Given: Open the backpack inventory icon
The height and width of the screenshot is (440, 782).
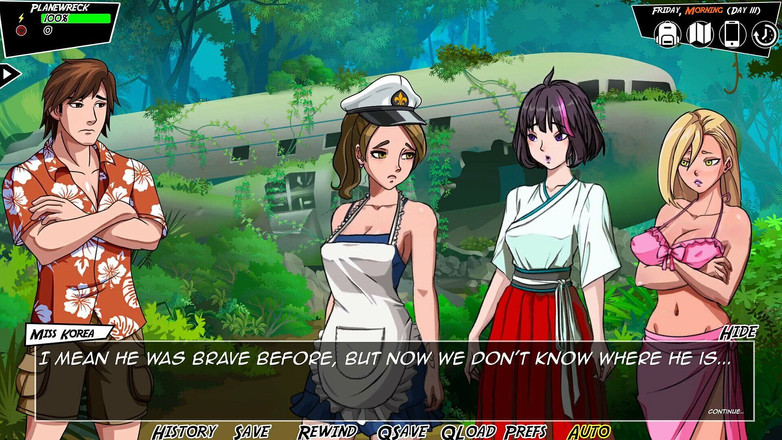Looking at the screenshot, I should click(667, 34).
